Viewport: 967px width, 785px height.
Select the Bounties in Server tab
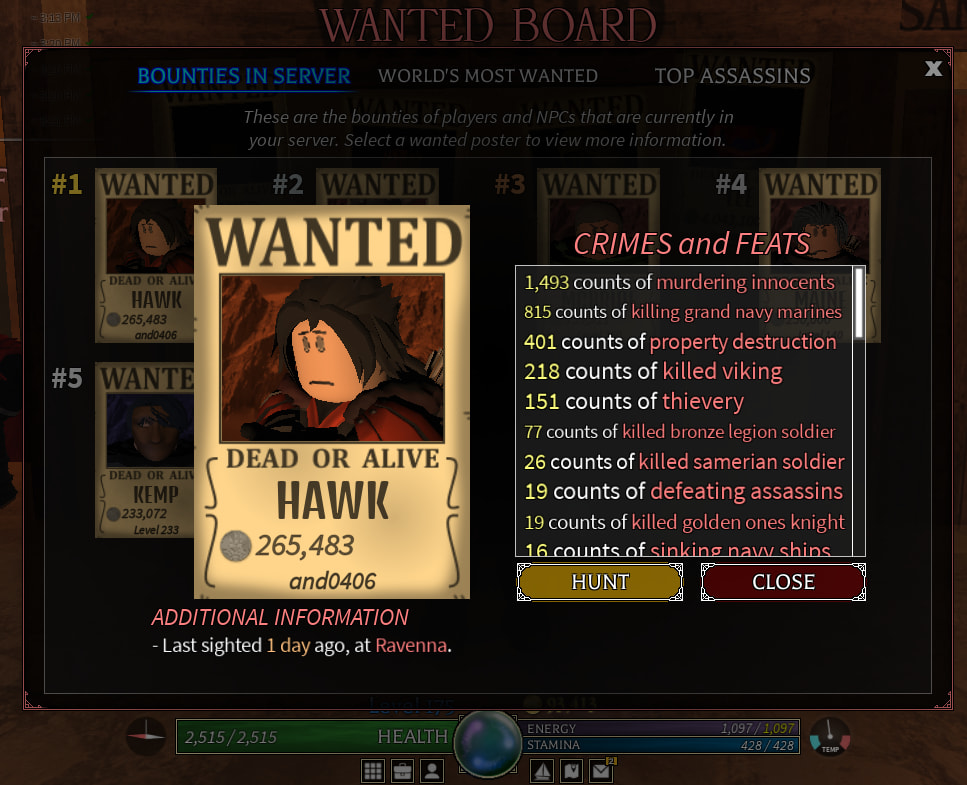(x=244, y=76)
